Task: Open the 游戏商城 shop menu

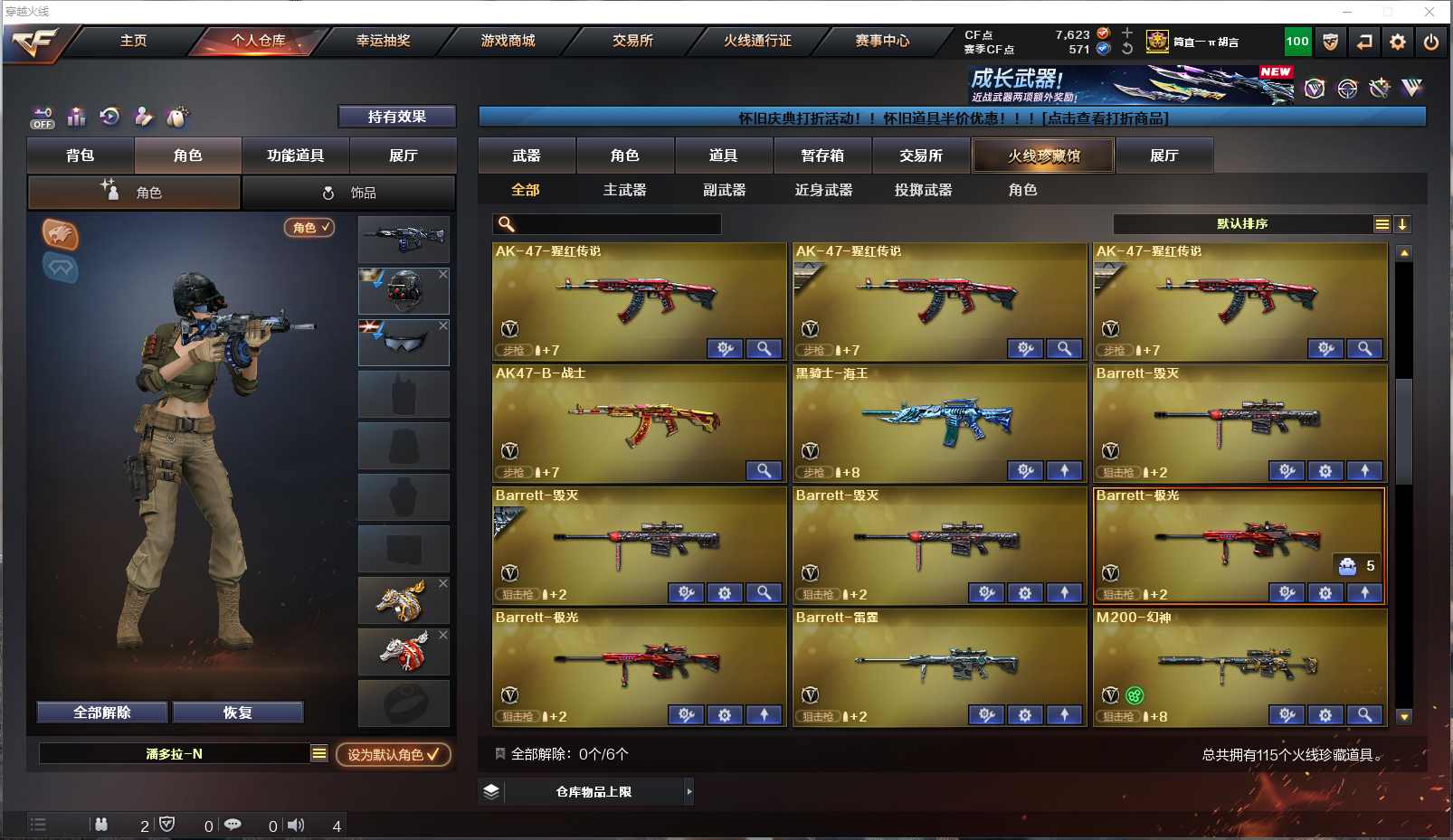Action: click(508, 41)
